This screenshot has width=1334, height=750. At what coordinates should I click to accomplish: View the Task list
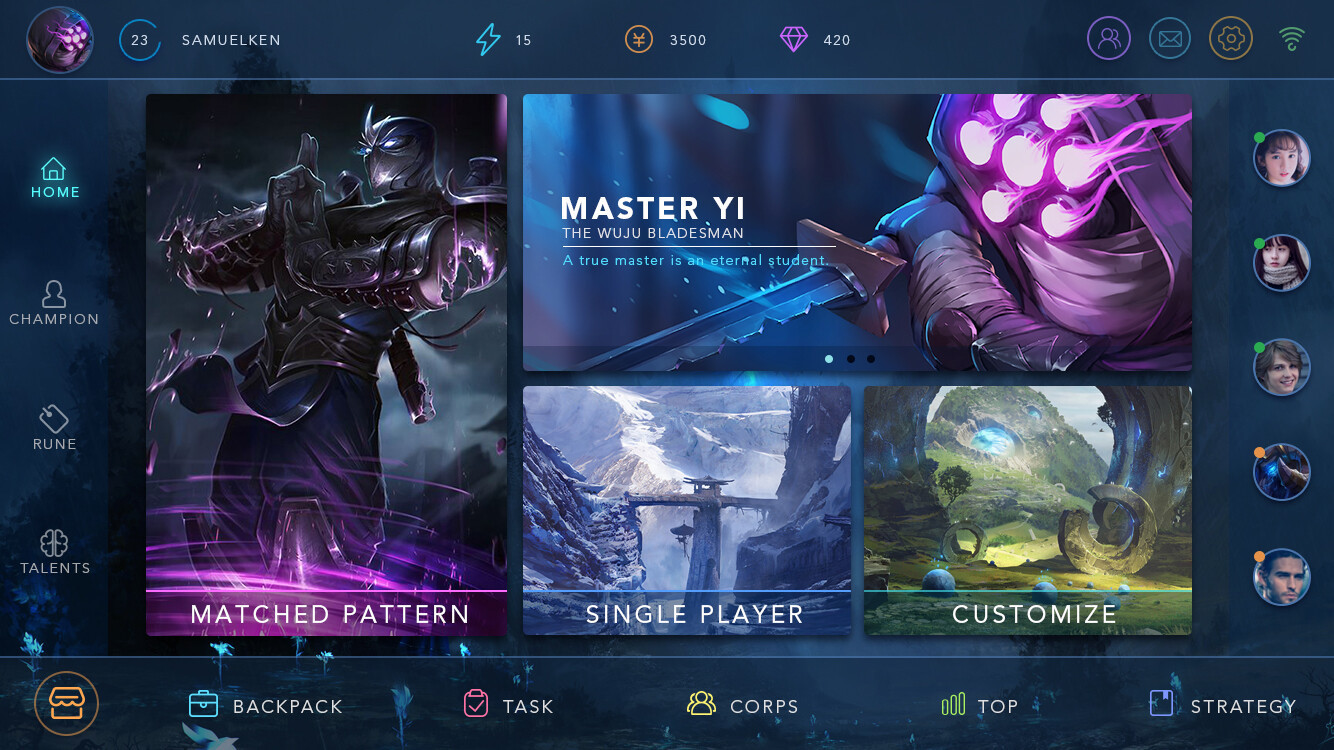tap(508, 706)
